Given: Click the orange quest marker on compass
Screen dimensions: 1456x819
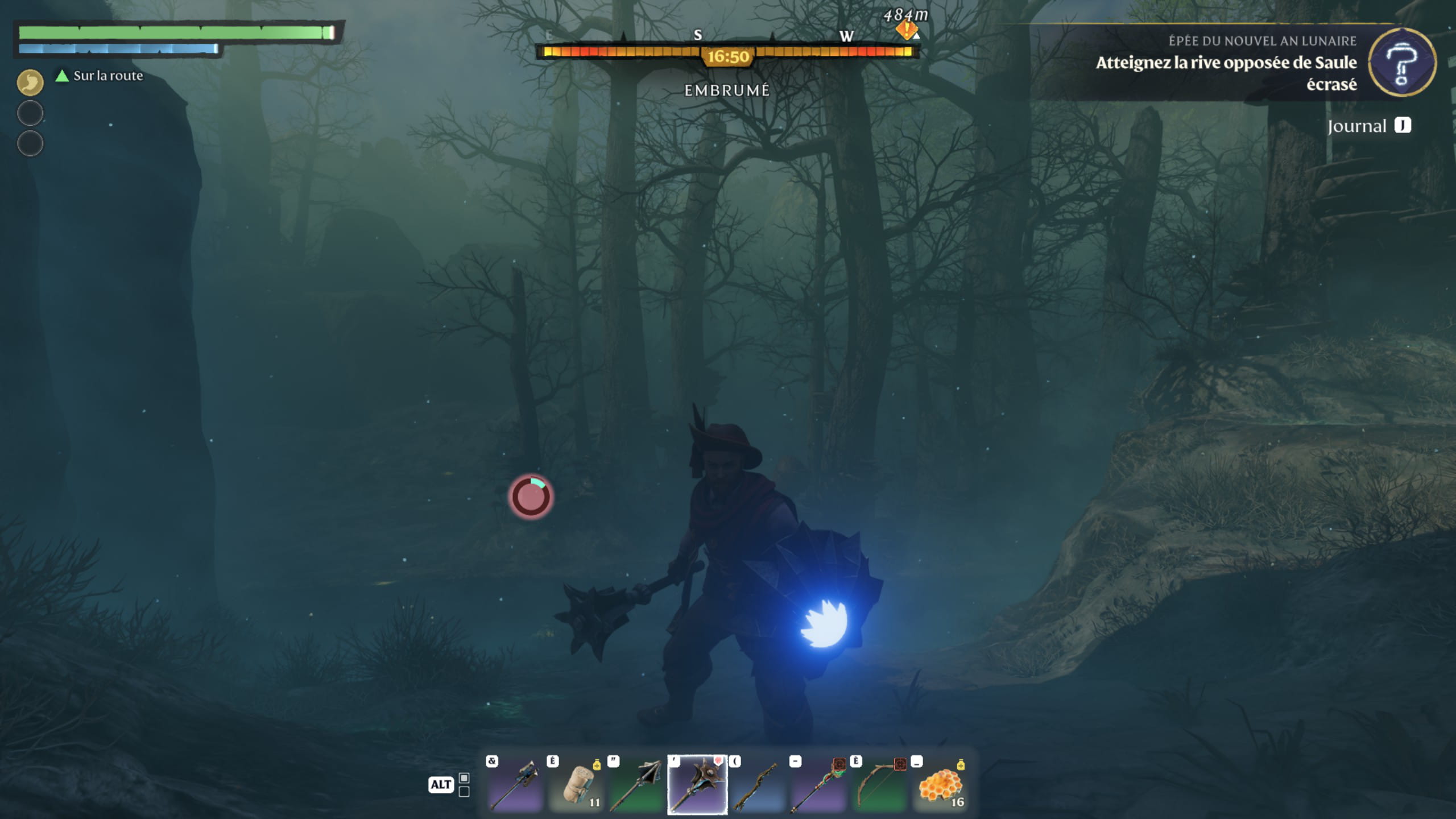Looking at the screenshot, I should [906, 30].
